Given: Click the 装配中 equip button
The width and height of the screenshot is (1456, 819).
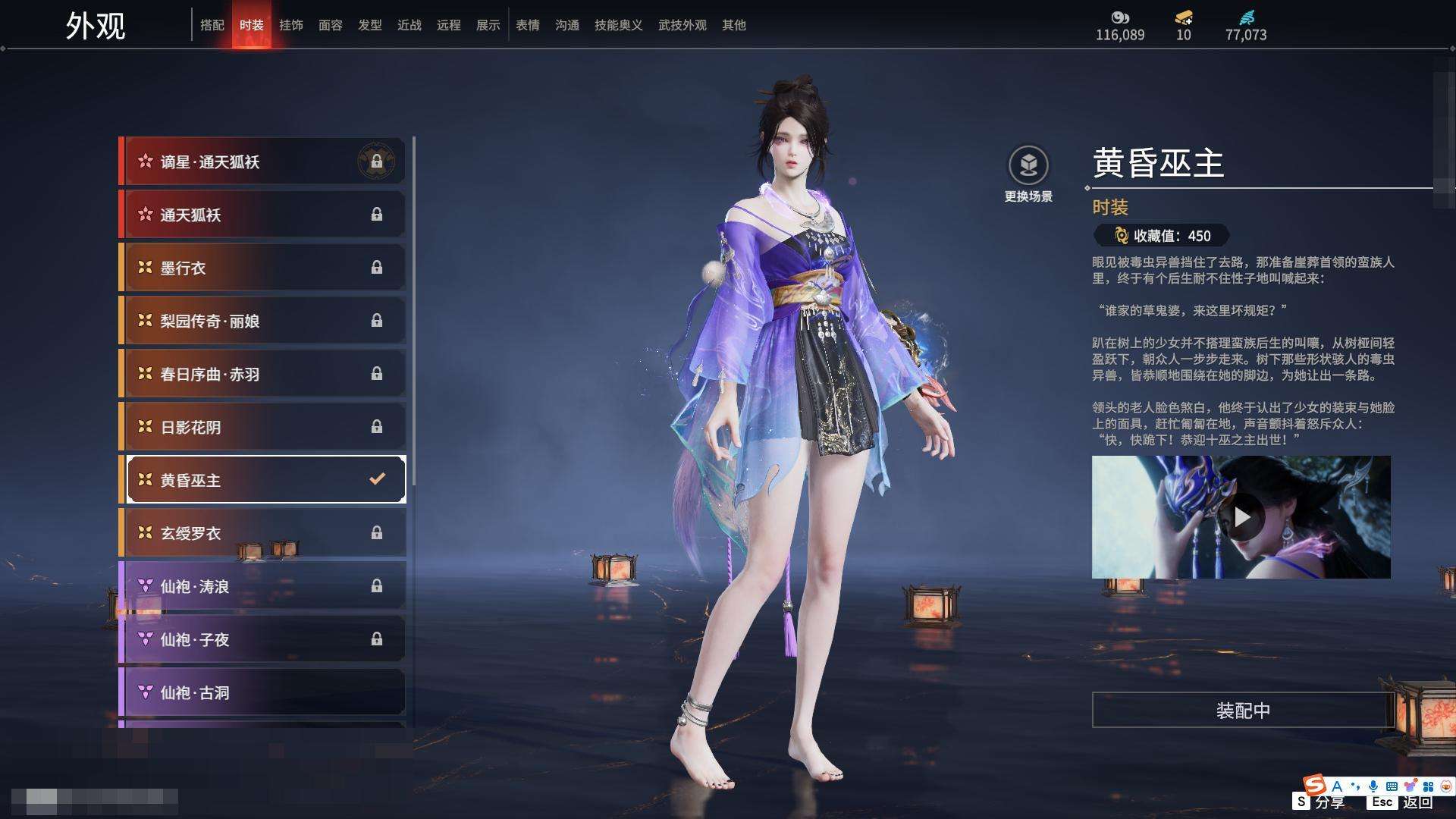Looking at the screenshot, I should click(1242, 711).
